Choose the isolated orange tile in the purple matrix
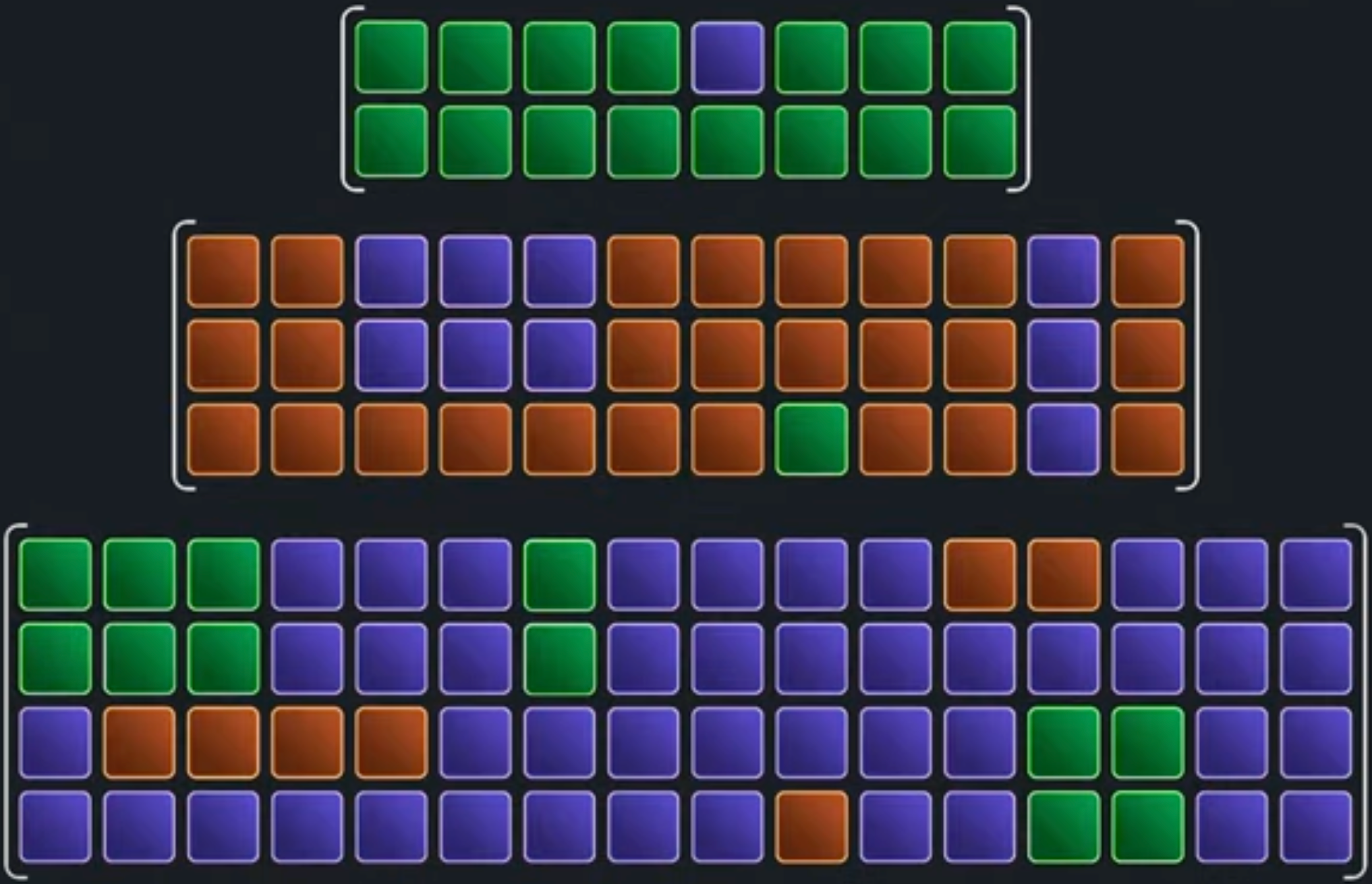Viewport: 1372px width, 884px height. click(x=811, y=827)
